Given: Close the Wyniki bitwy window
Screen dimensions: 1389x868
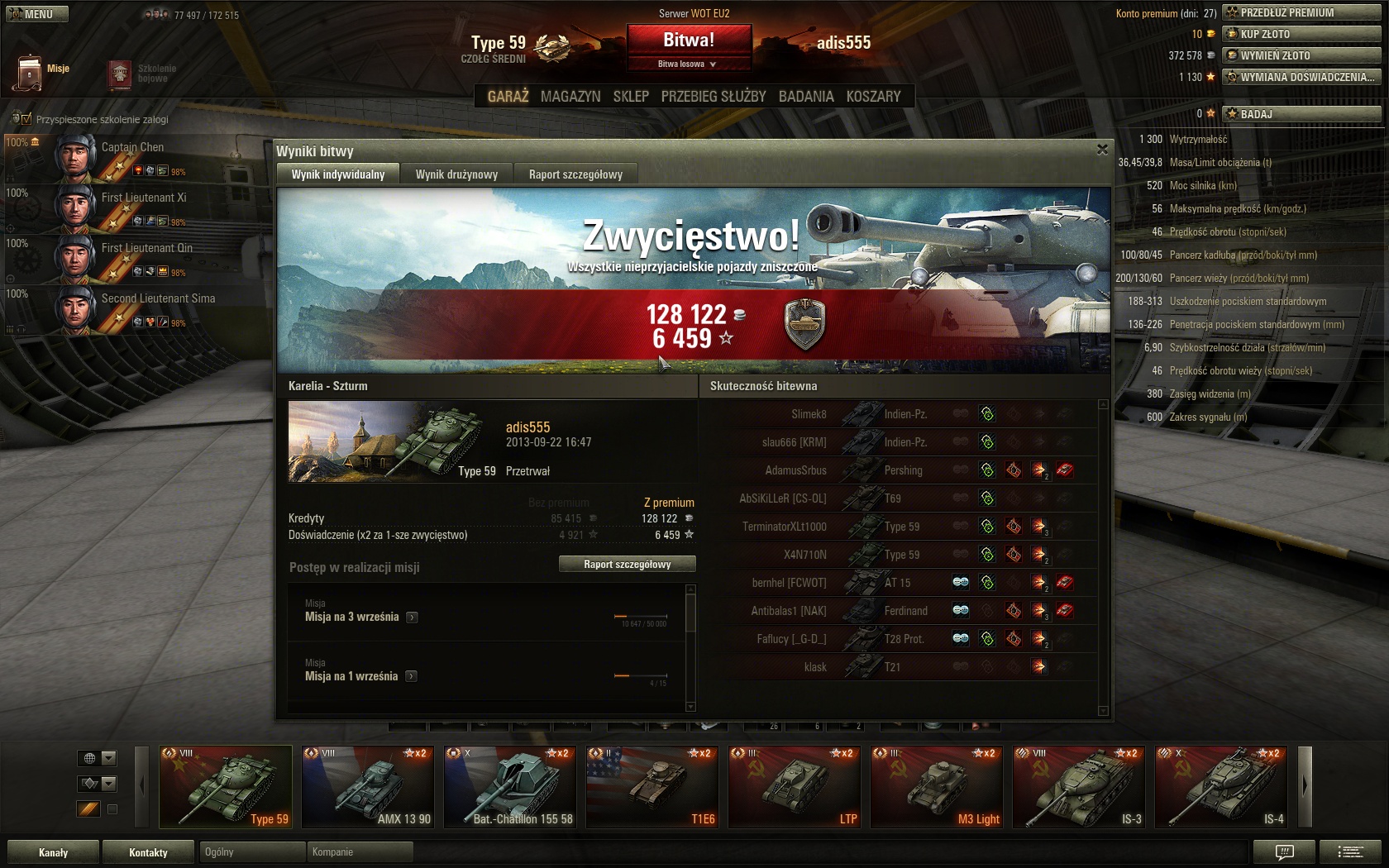Looking at the screenshot, I should tap(1102, 150).
